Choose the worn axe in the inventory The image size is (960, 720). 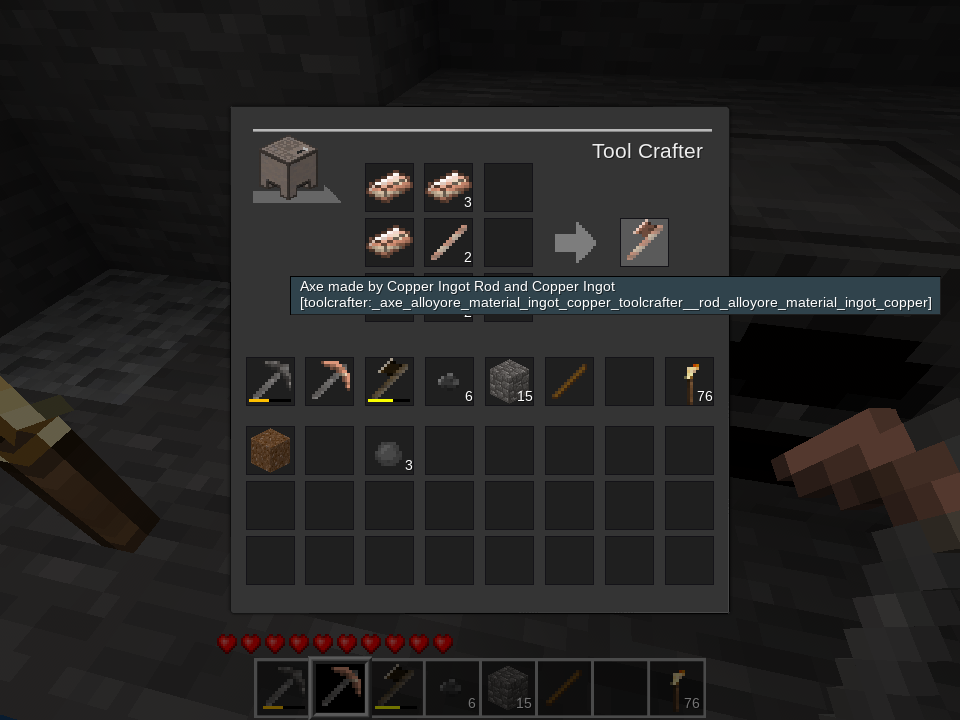(x=389, y=381)
